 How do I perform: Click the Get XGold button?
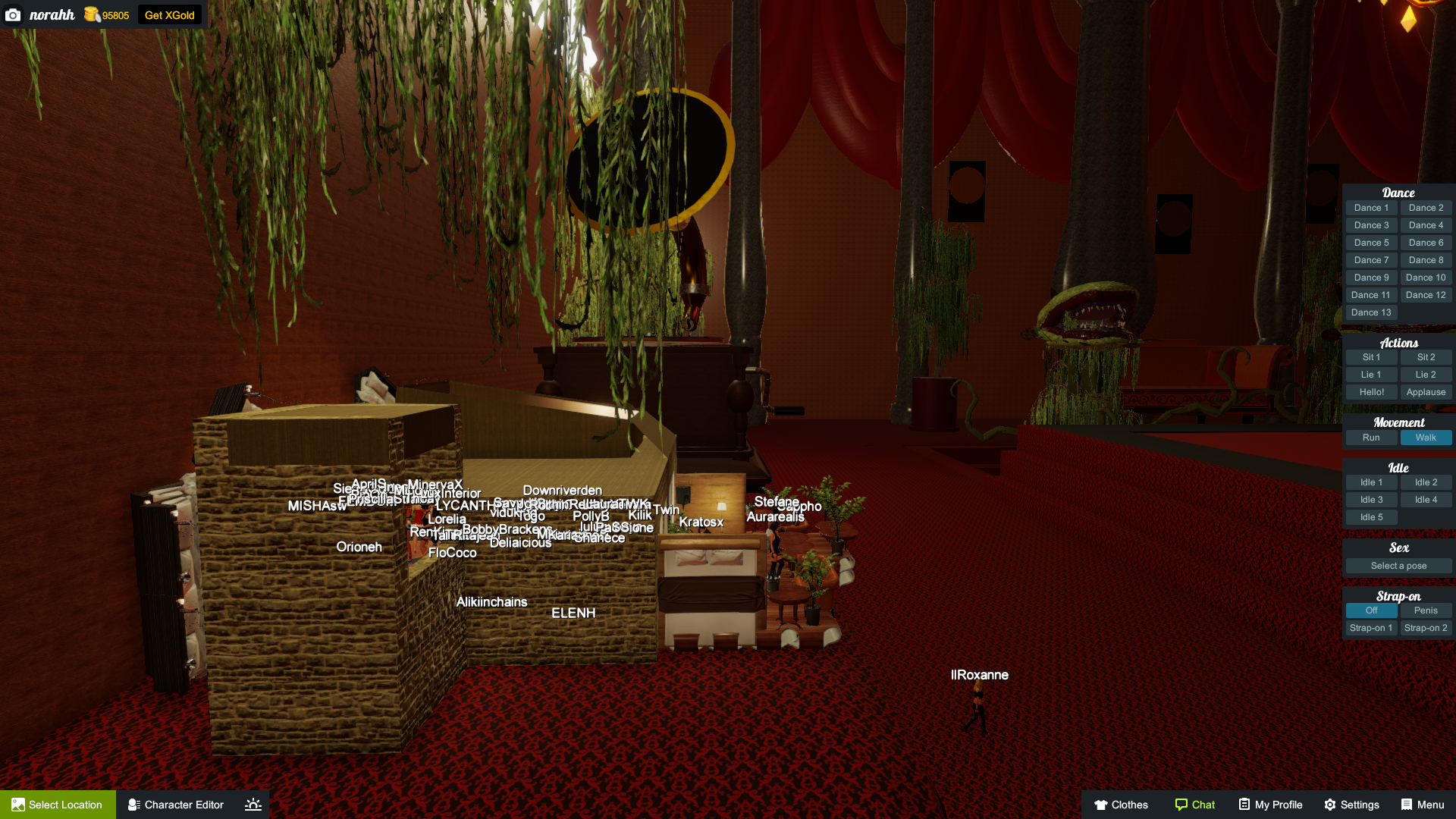169,14
